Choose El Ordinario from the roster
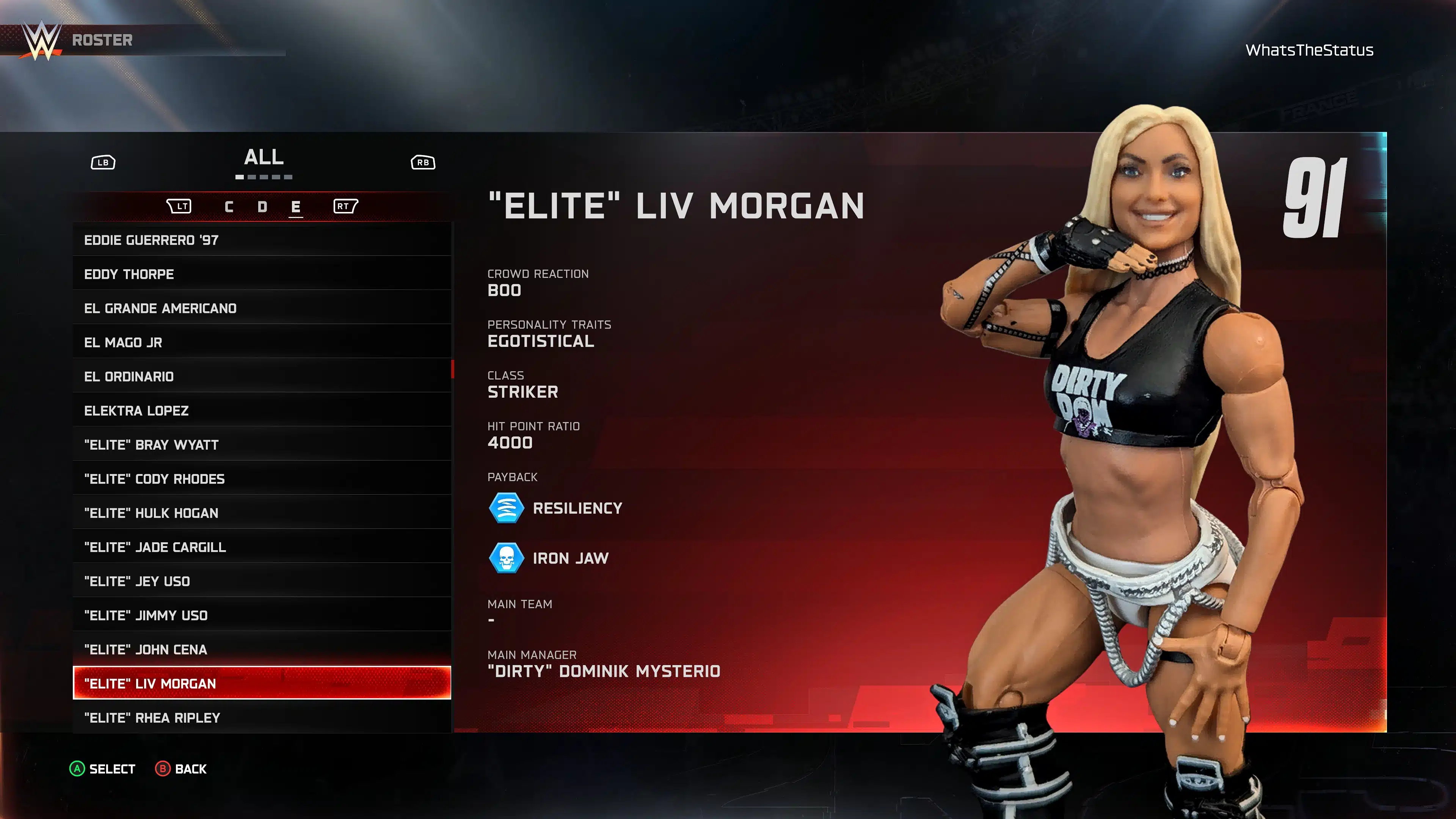This screenshot has width=1456, height=819. [x=262, y=377]
